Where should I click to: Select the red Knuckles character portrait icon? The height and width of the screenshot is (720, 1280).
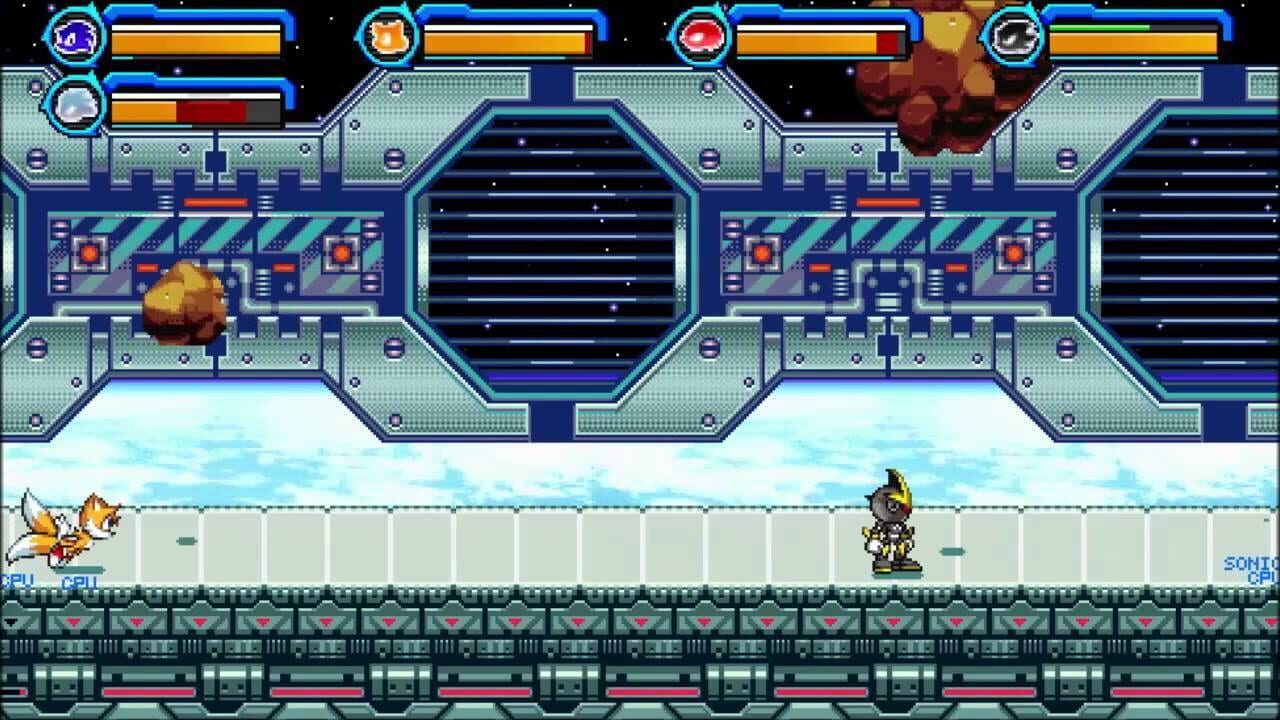tap(703, 33)
